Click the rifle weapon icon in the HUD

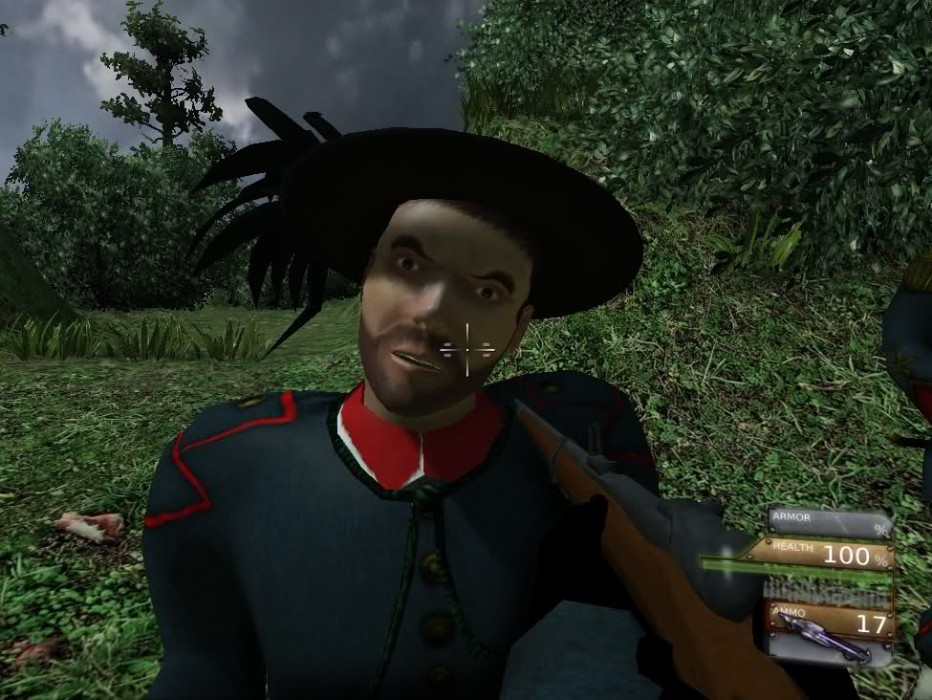[x=822, y=637]
